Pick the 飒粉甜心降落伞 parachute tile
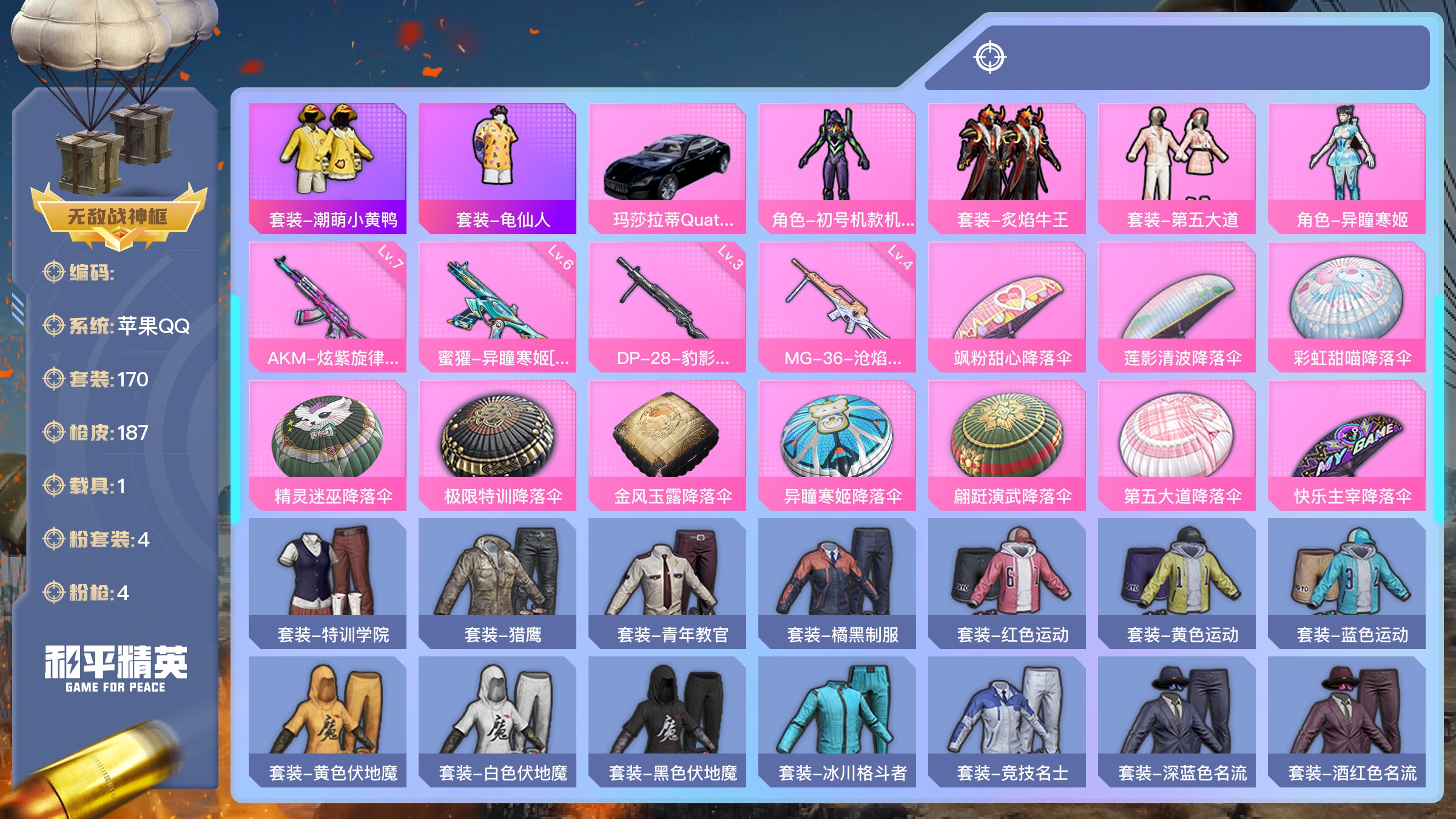This screenshot has width=1456, height=819. click(x=1007, y=306)
